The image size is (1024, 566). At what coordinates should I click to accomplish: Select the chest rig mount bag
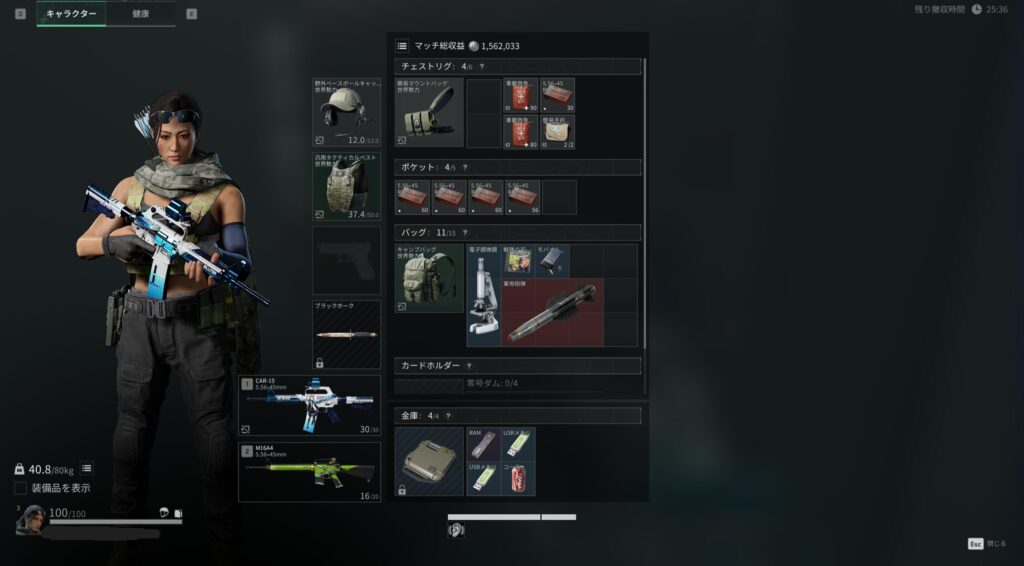click(429, 113)
